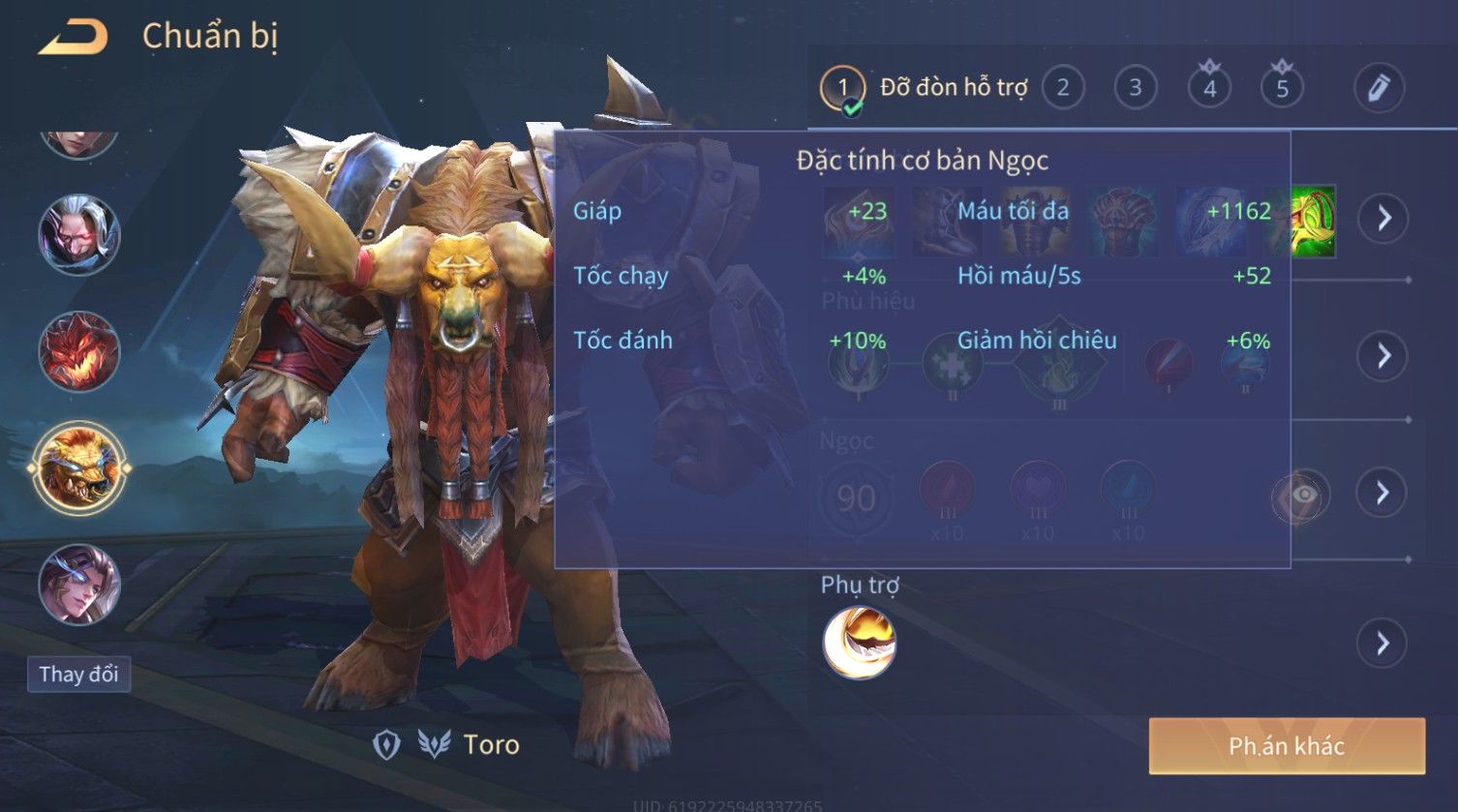Click the green item icon in equipment row
Image resolution: width=1458 pixels, height=812 pixels.
(x=1312, y=221)
